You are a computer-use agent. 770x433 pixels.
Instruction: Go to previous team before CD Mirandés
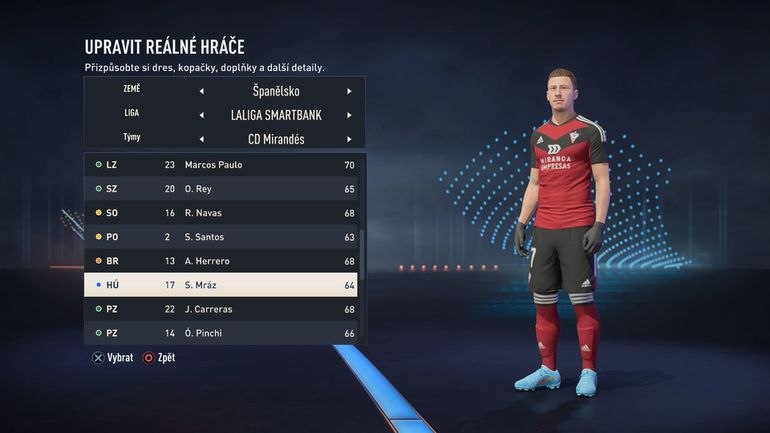[201, 139]
